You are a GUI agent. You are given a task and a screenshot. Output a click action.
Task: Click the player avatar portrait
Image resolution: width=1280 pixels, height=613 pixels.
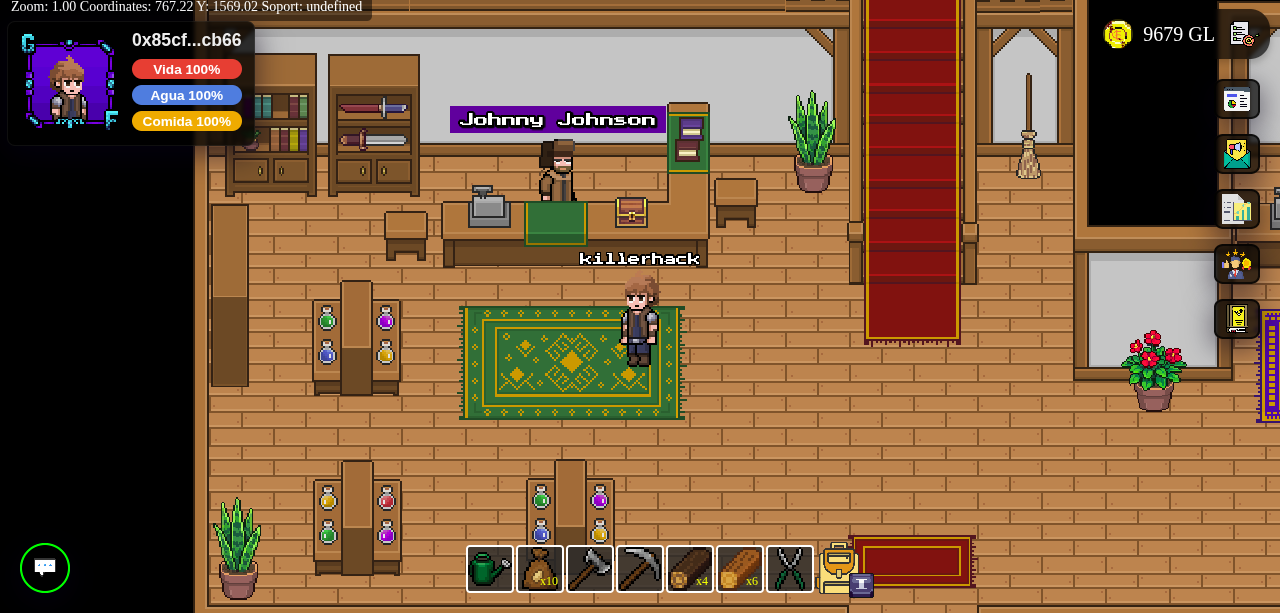[x=69, y=85]
